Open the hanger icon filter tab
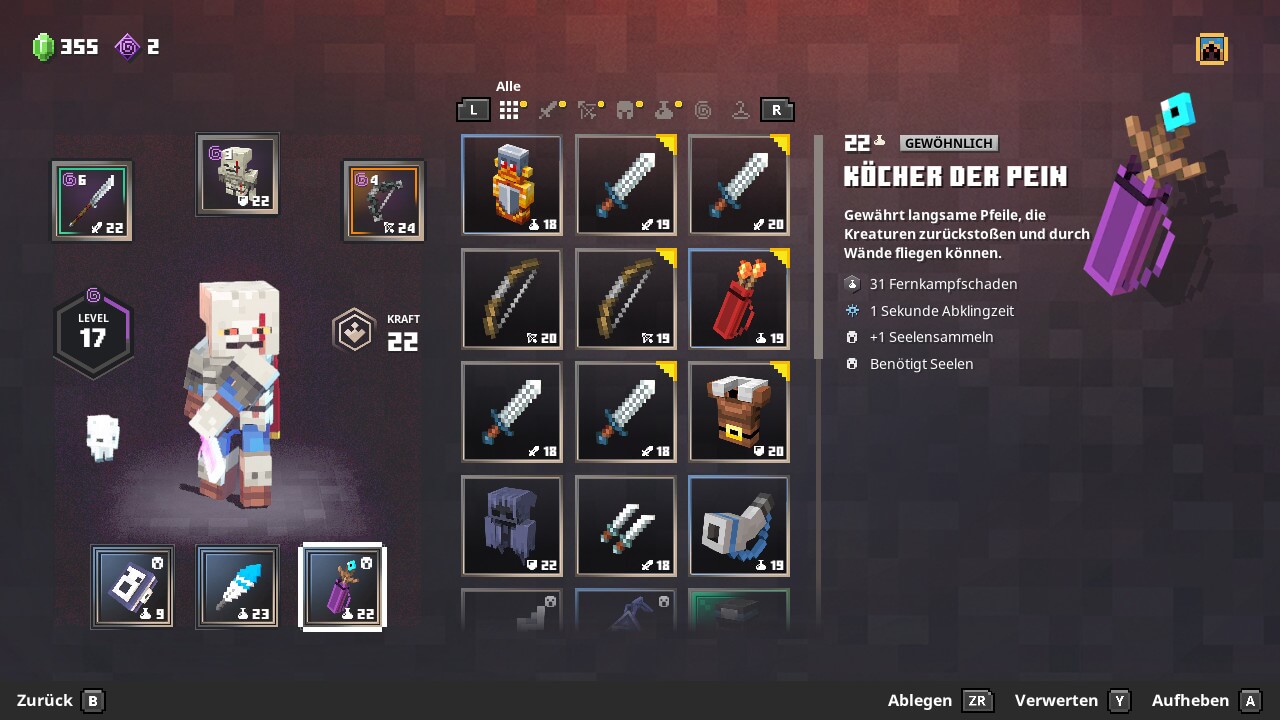Image resolution: width=1280 pixels, height=720 pixels. 740,110
